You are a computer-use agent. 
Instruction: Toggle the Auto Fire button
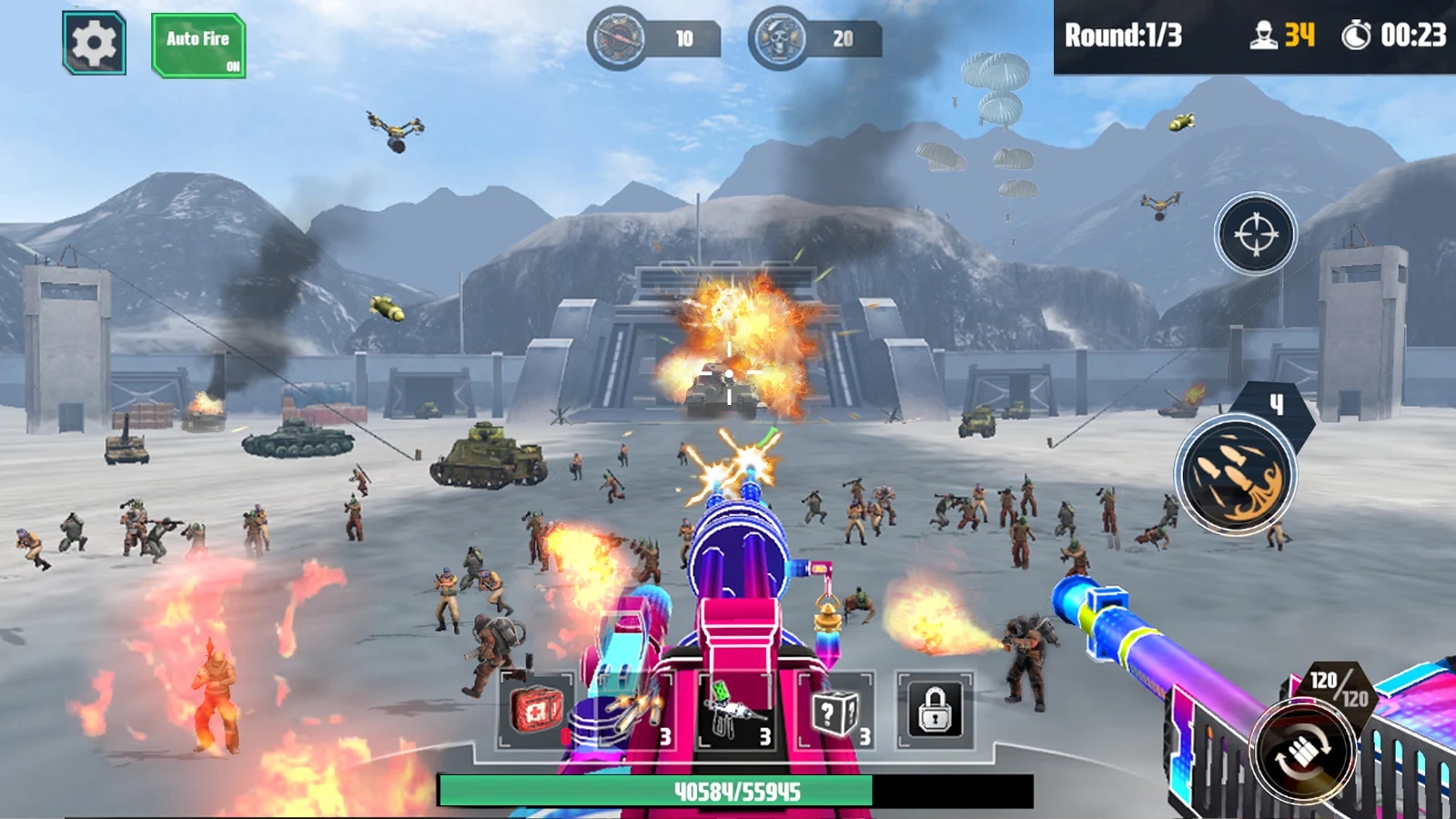point(198,45)
